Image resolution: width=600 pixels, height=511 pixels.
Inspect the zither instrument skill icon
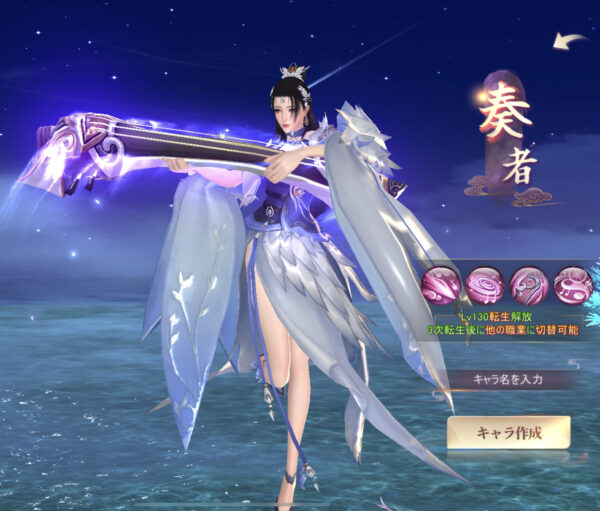point(529,285)
